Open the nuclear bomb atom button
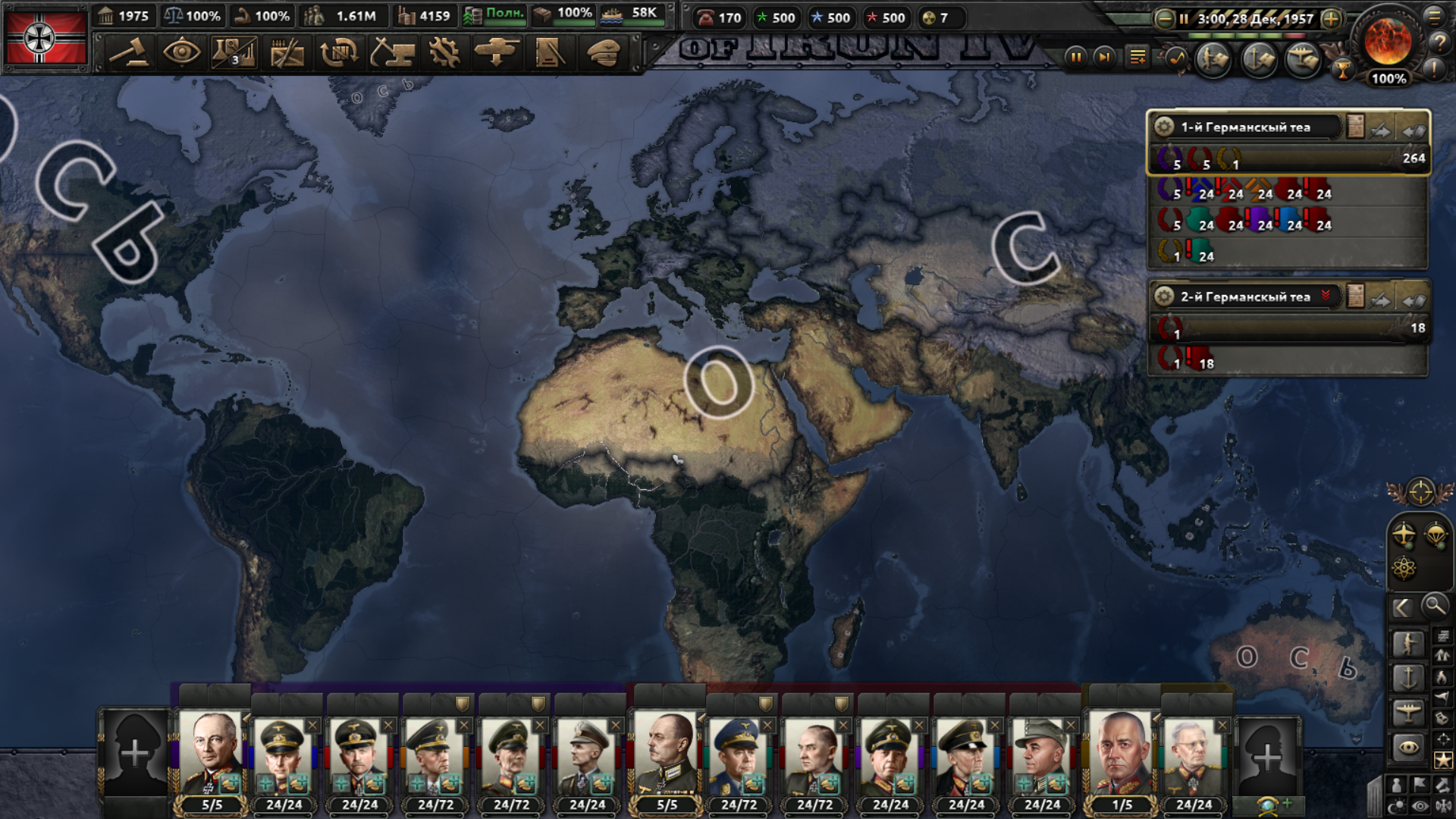This screenshot has width=1456, height=819. point(1404,567)
